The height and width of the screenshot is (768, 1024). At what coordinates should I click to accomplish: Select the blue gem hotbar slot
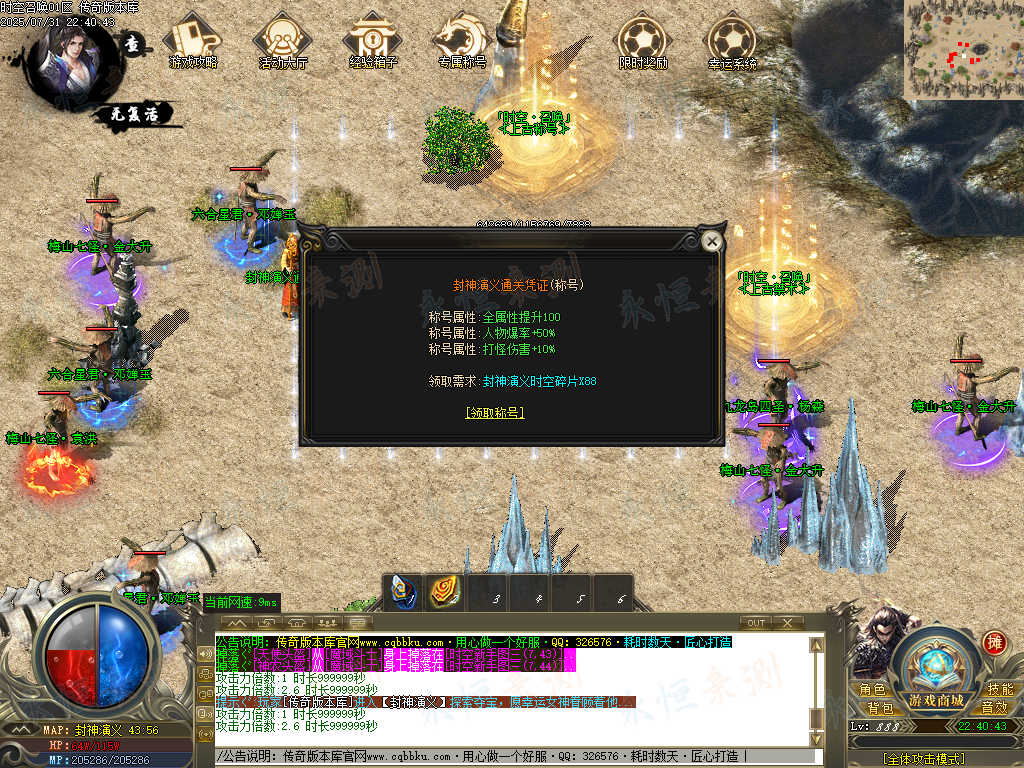point(403,593)
